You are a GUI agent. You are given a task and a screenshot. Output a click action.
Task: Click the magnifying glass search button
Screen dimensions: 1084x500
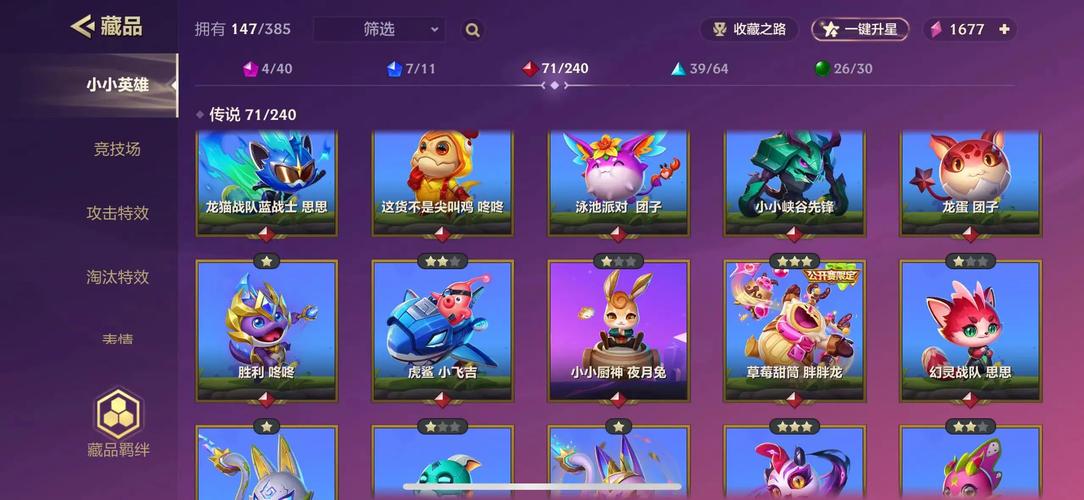[x=472, y=30]
